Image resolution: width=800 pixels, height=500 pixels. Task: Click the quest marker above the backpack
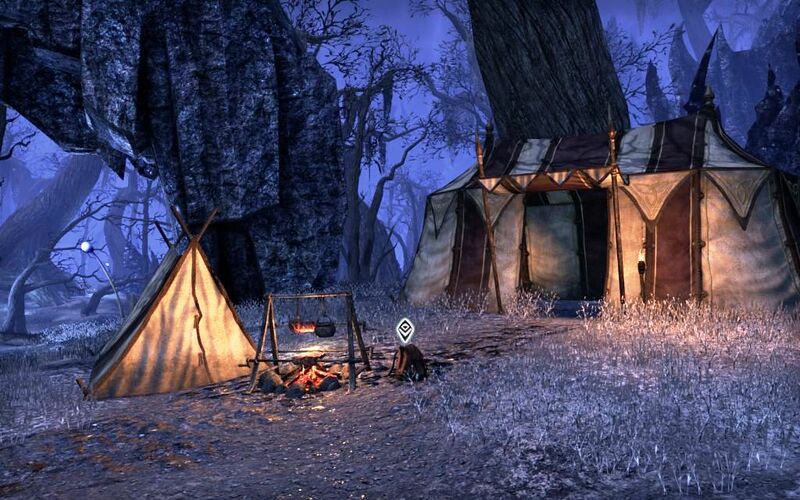(404, 329)
